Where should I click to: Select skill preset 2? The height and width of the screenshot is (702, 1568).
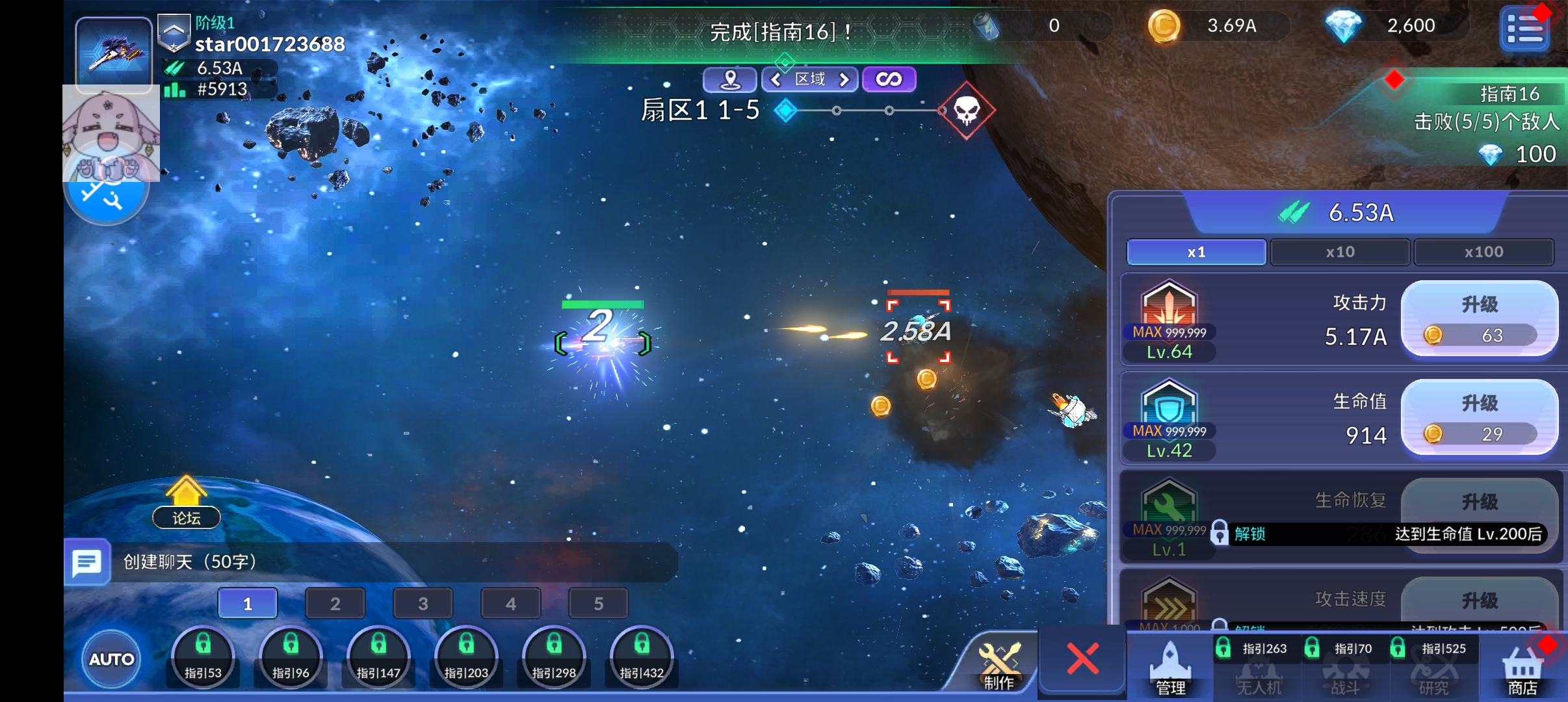point(335,604)
